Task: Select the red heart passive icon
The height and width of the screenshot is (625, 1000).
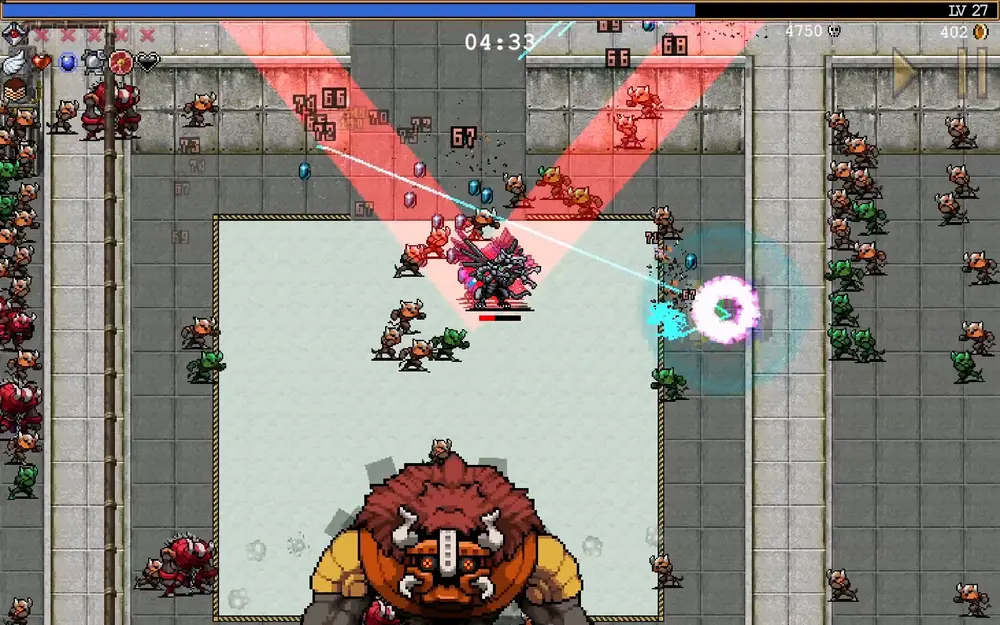Action: click(42, 62)
